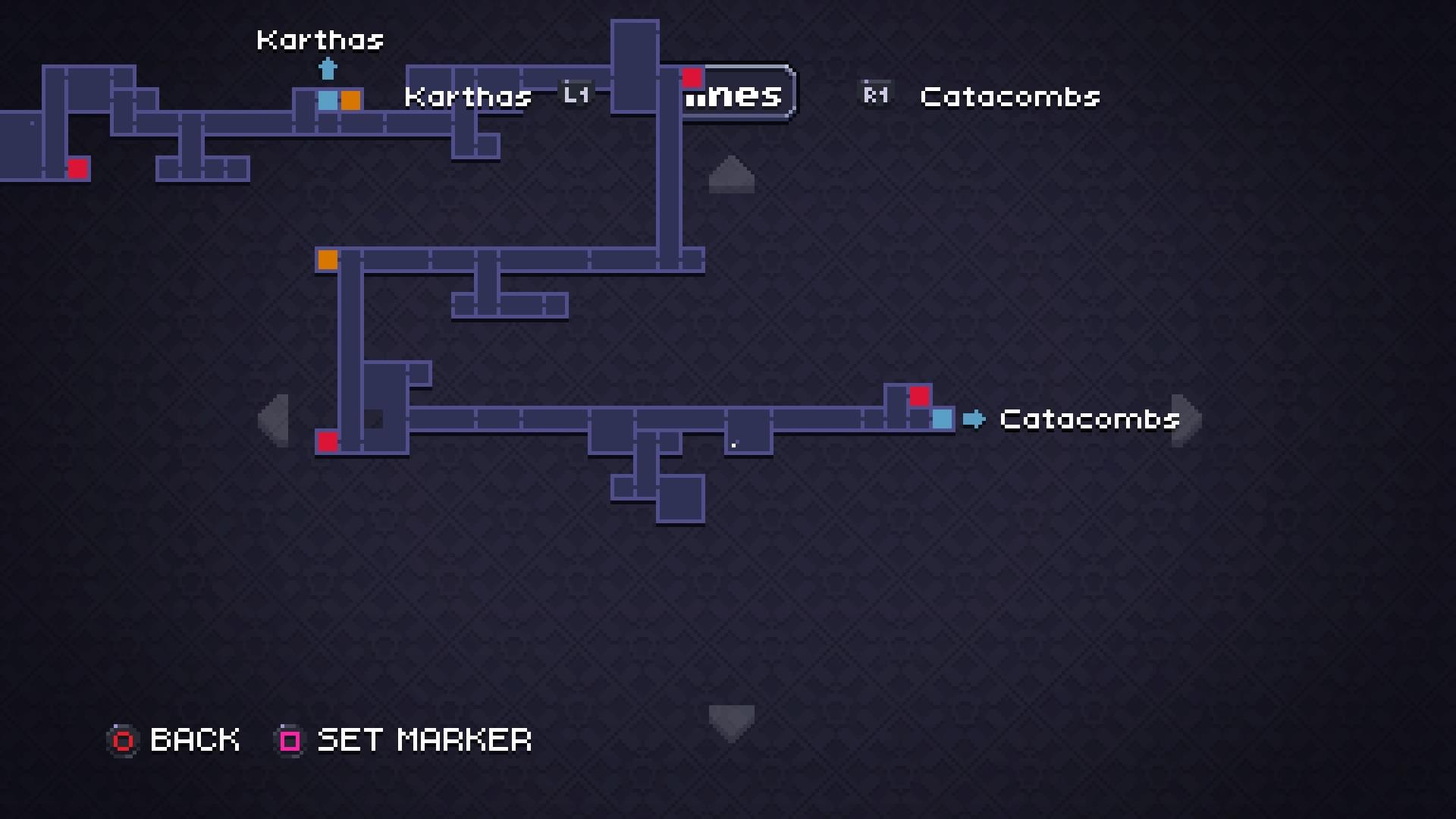The image size is (1456, 819).
Task: Click the upward navigation chevron to pan the map
Action: tap(731, 175)
